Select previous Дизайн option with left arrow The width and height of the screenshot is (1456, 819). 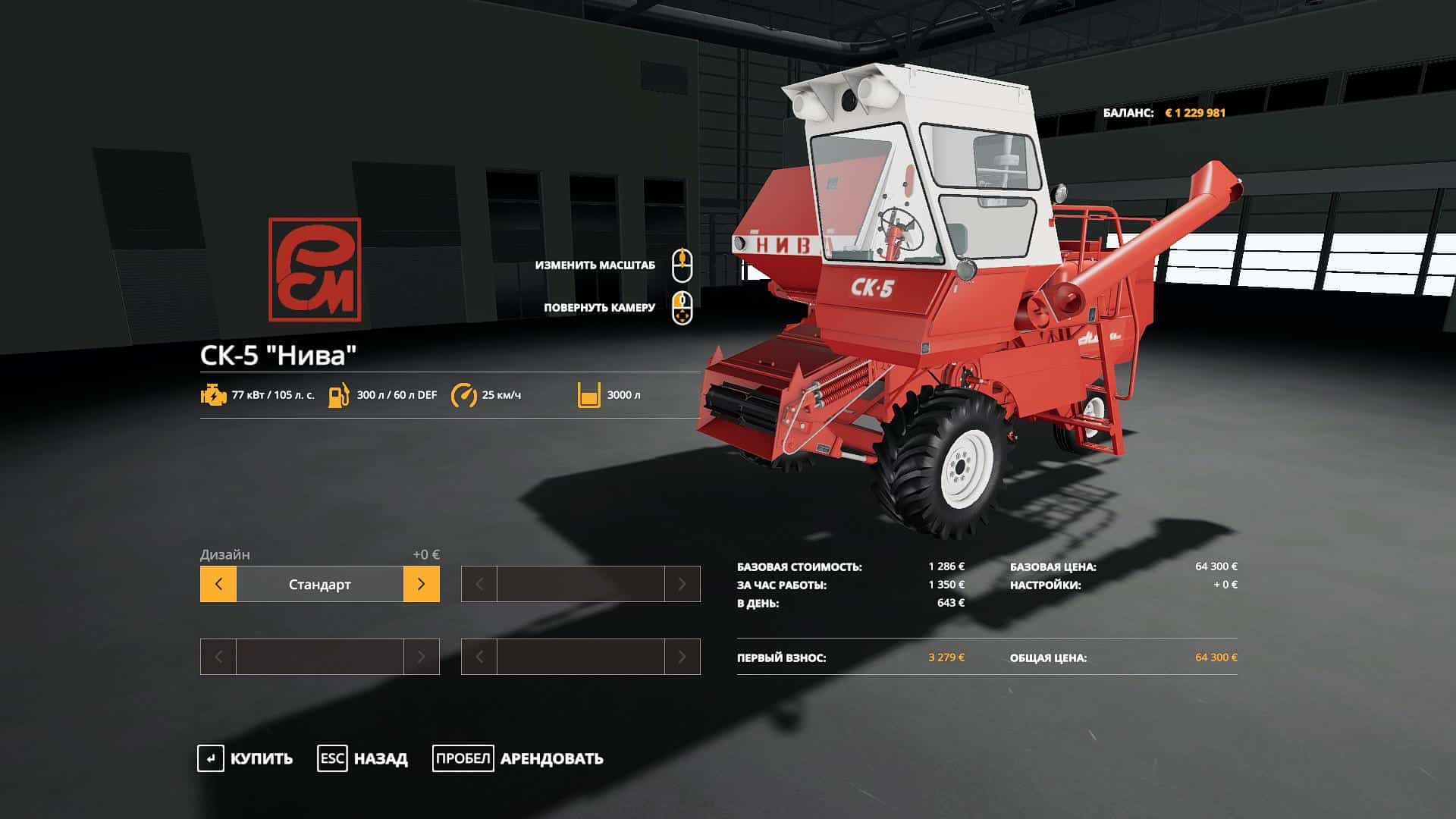218,584
